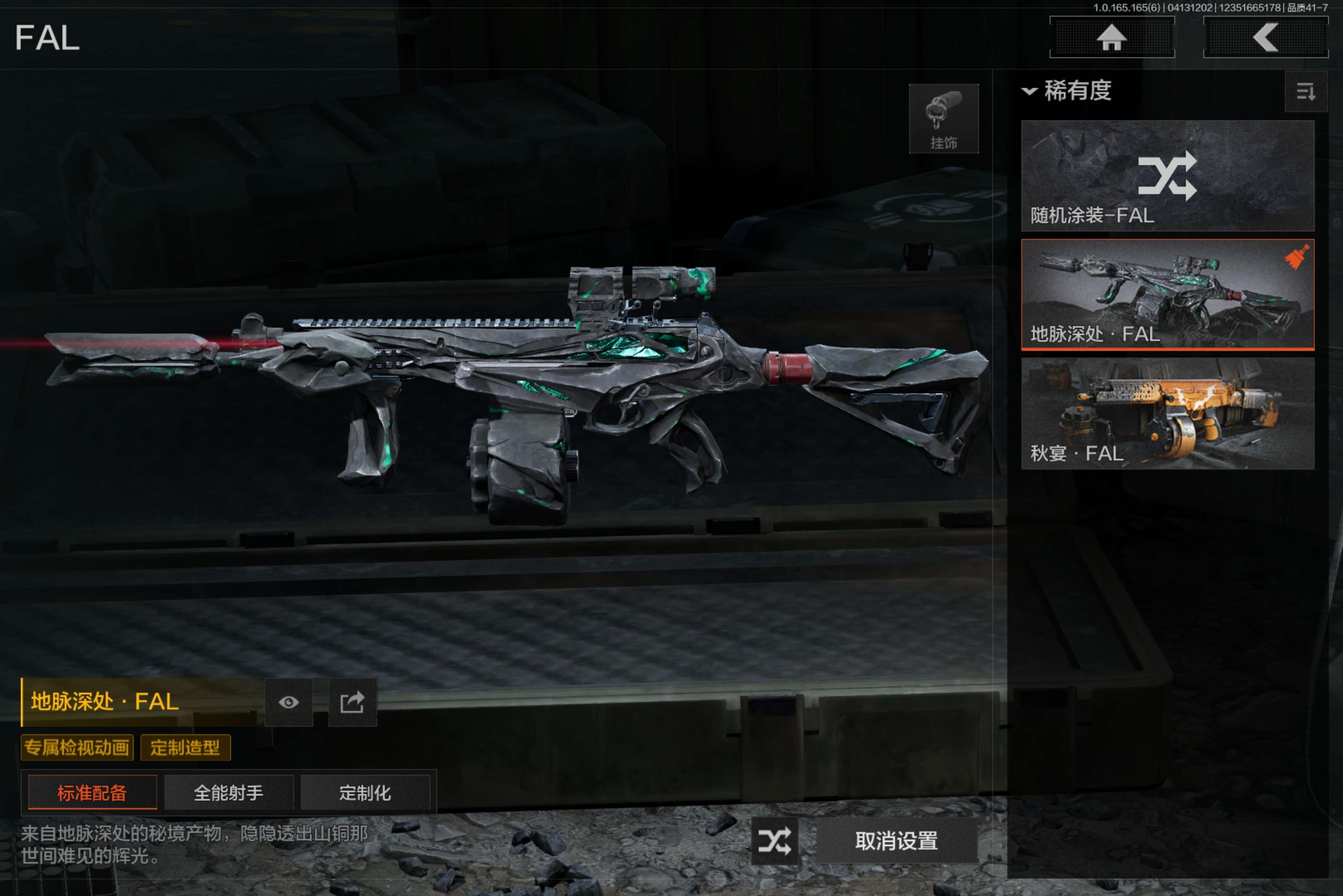The height and width of the screenshot is (896, 1343).
Task: Click the 取消设置 button
Action: pyautogui.click(x=896, y=841)
